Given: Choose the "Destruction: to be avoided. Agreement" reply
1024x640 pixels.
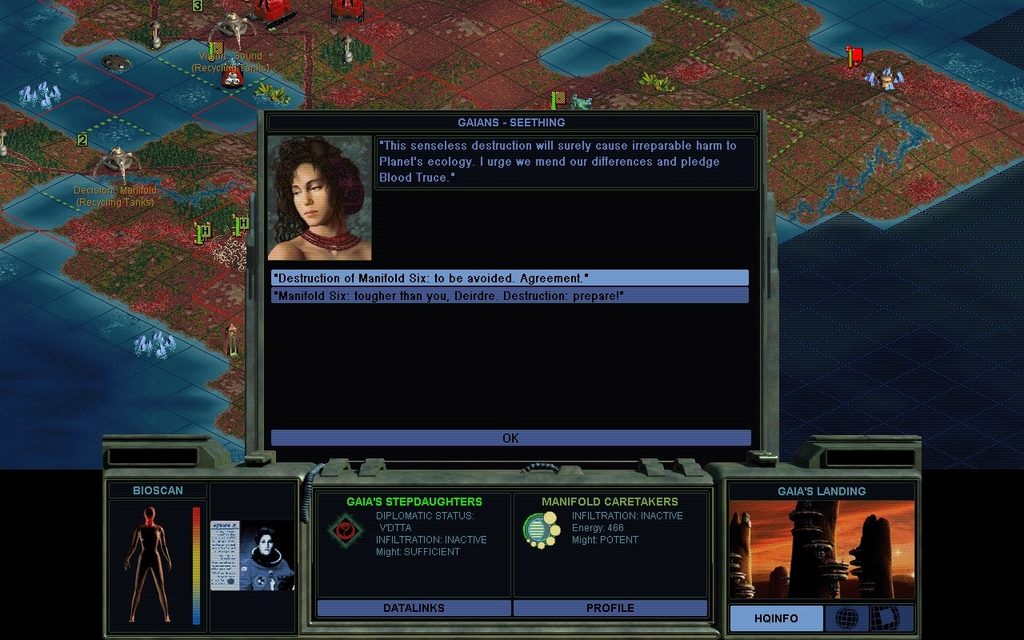Looking at the screenshot, I should [x=509, y=278].
